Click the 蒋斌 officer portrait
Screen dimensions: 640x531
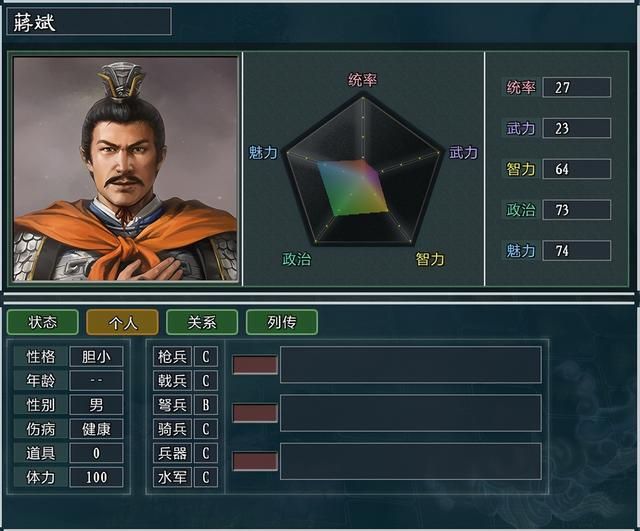pyautogui.click(x=126, y=169)
